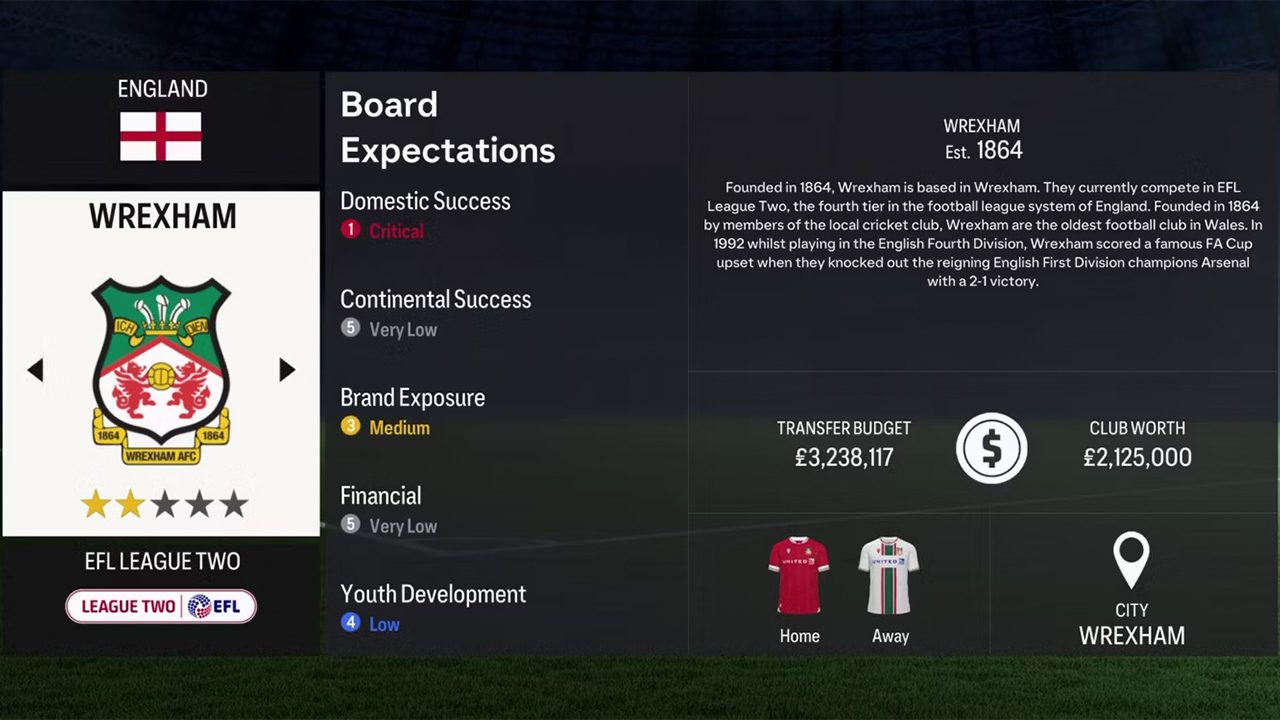
Task: Choose the Wrexham AFC club crest
Action: coord(161,370)
